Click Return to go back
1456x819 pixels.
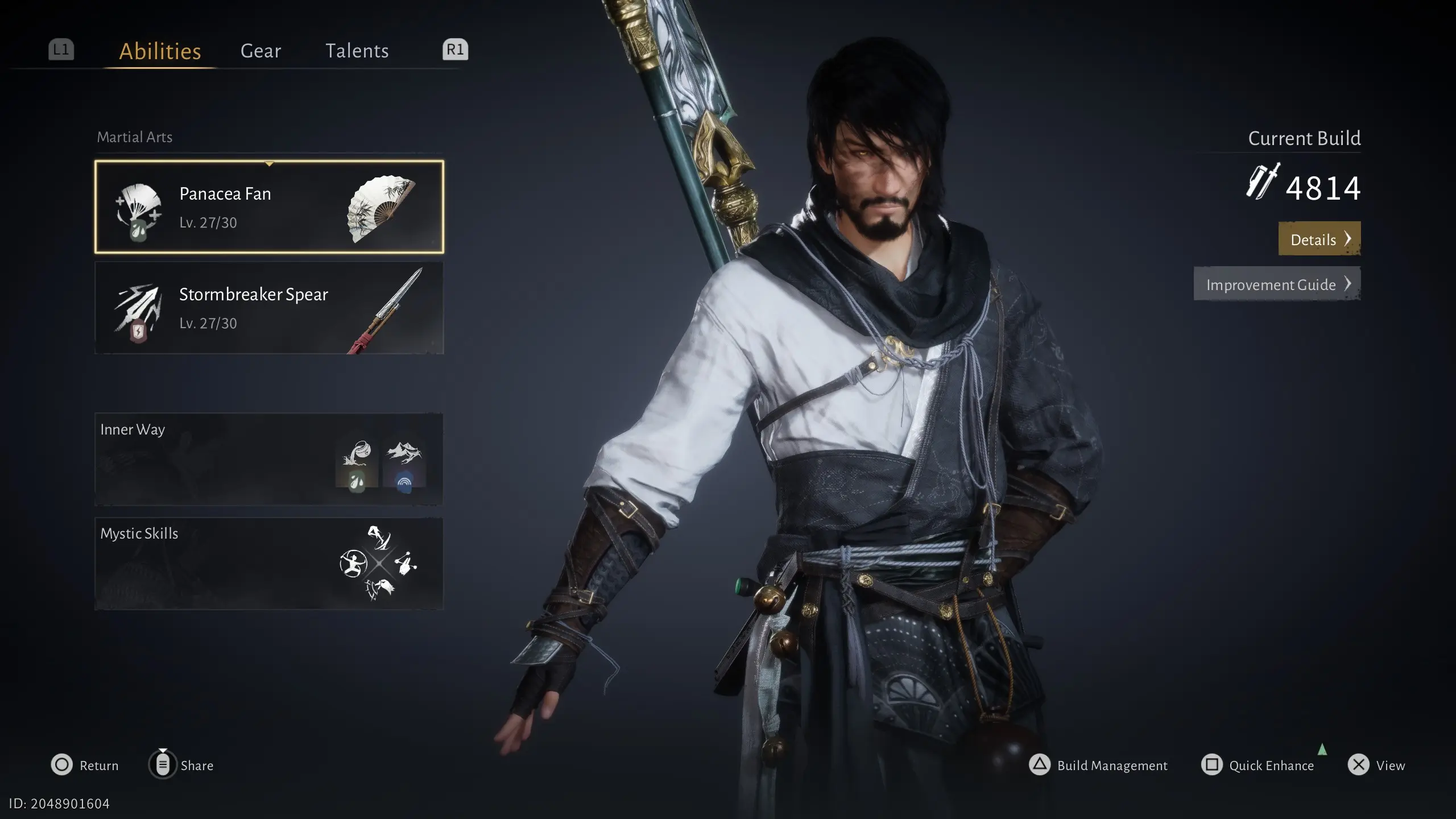click(x=85, y=765)
